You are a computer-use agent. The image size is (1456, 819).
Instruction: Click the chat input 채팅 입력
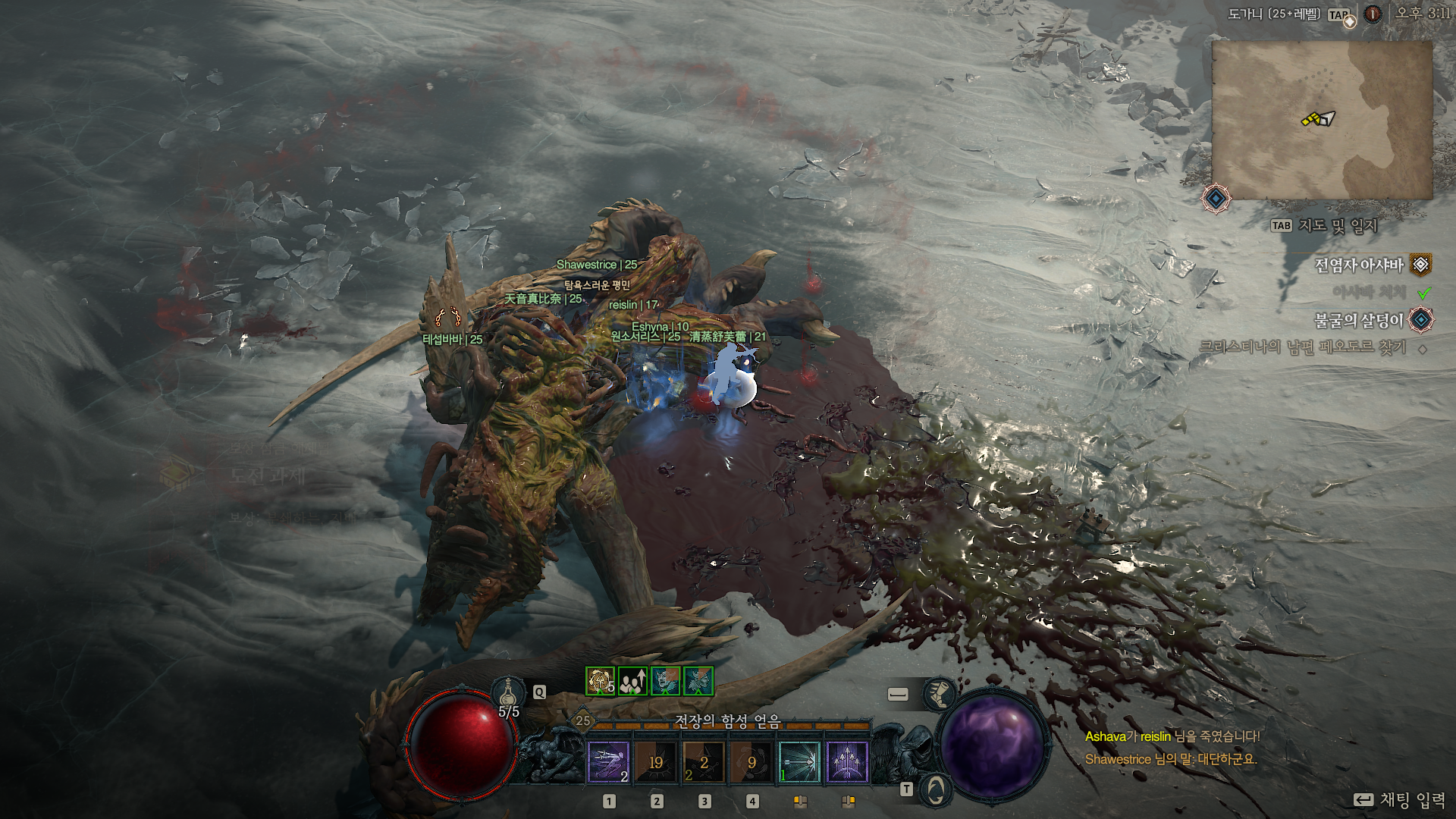click(1412, 800)
